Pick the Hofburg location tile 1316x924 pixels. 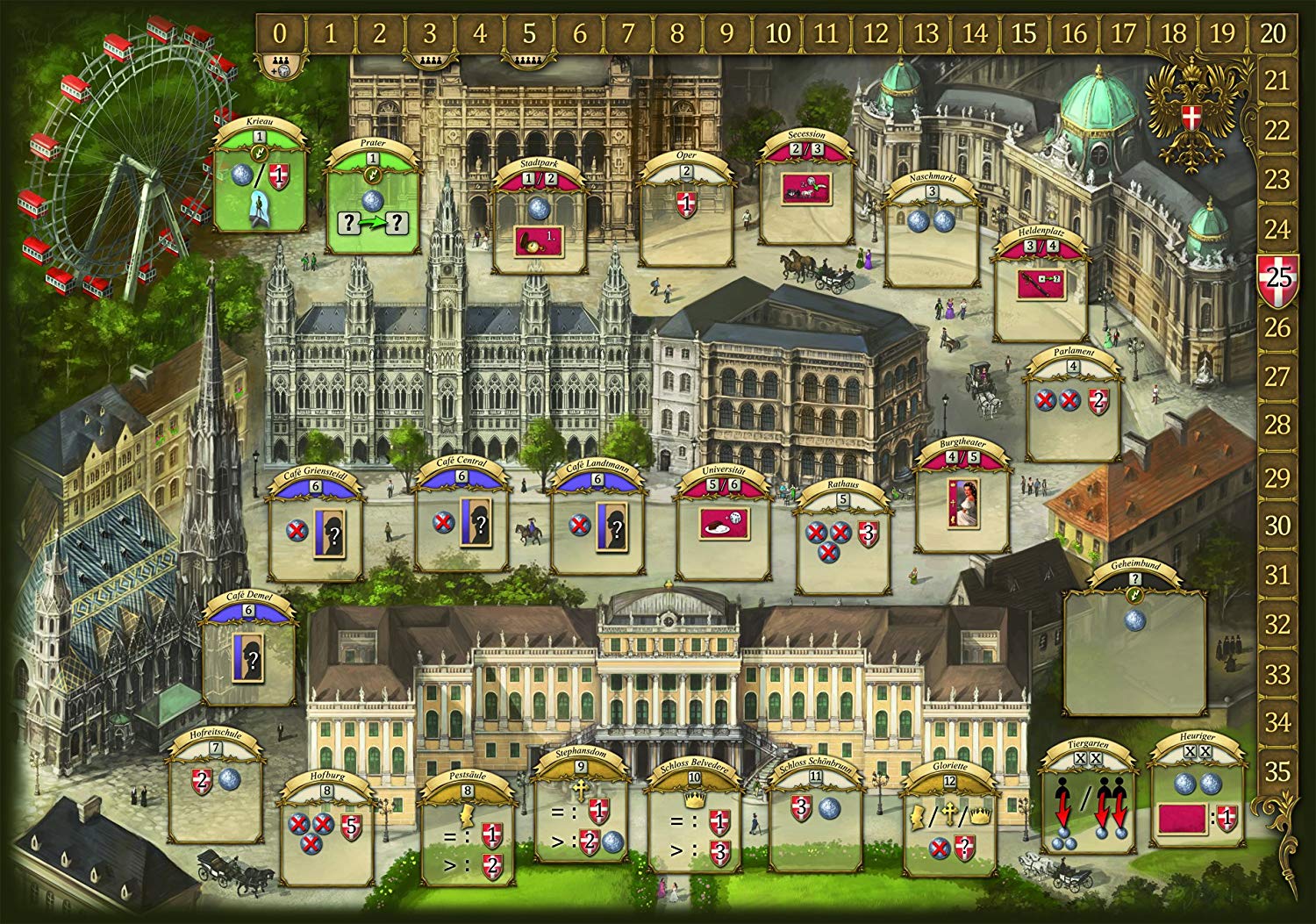(x=327, y=834)
